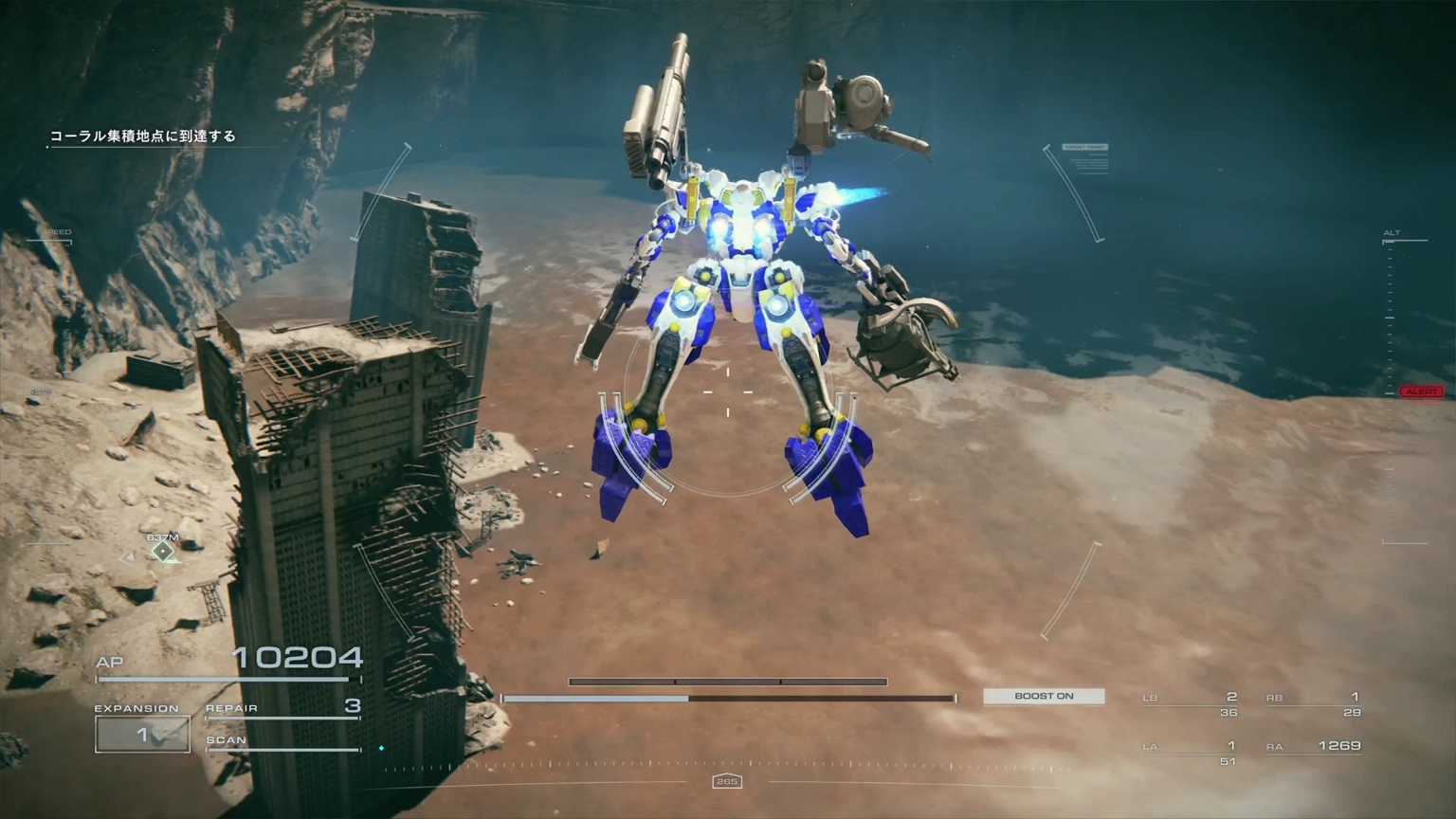1456x819 pixels.
Task: Click the EN energy bar
Action: 727,697
